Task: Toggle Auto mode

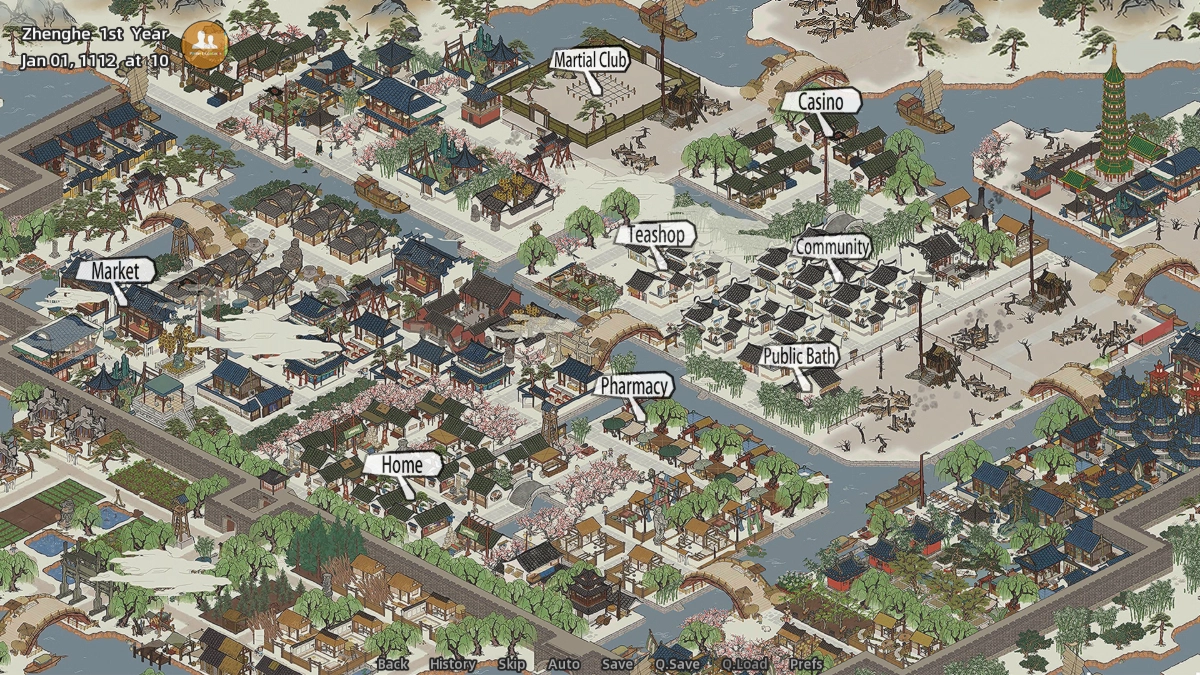Action: (563, 664)
